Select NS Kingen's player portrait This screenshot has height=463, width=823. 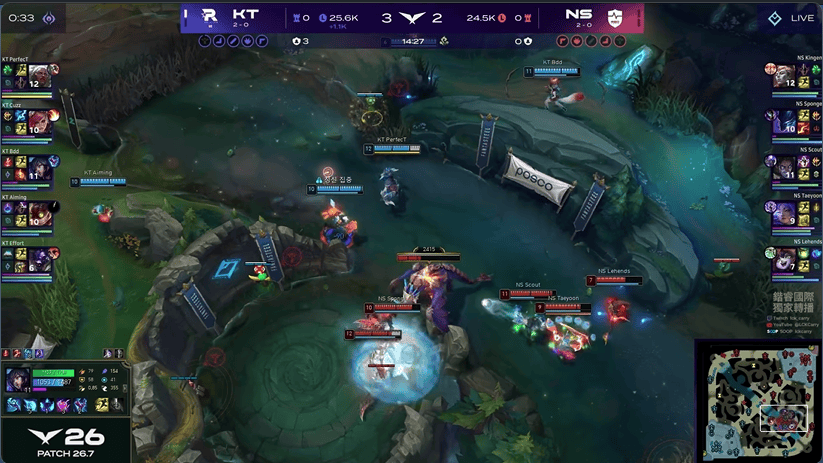click(785, 76)
